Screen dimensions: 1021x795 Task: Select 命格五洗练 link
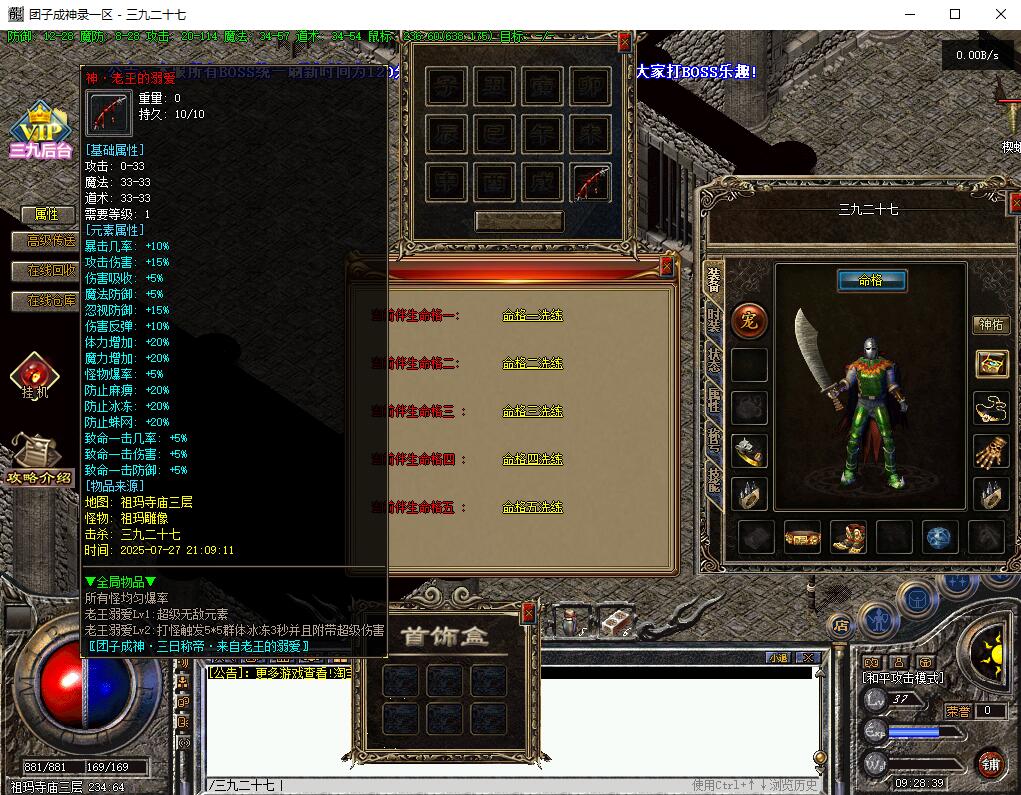(532, 508)
